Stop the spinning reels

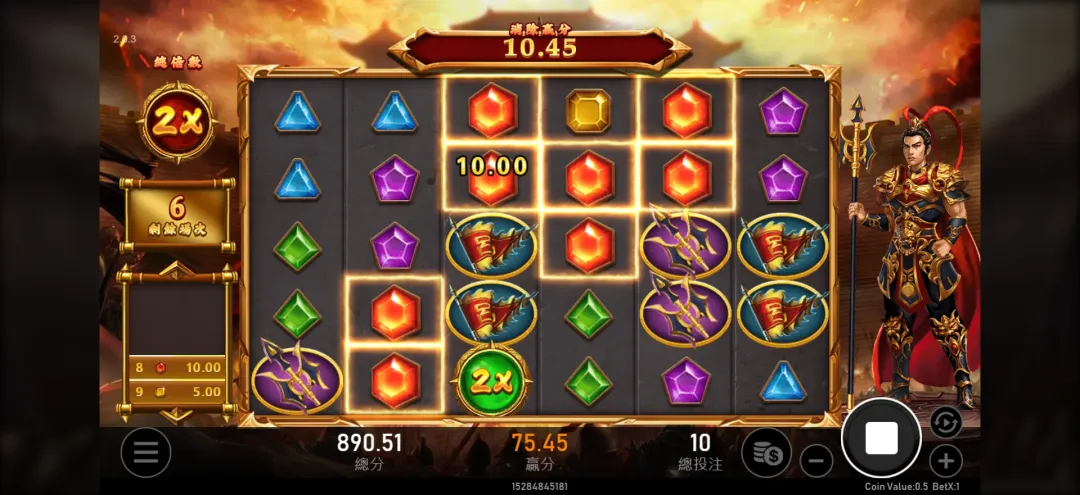click(880, 438)
